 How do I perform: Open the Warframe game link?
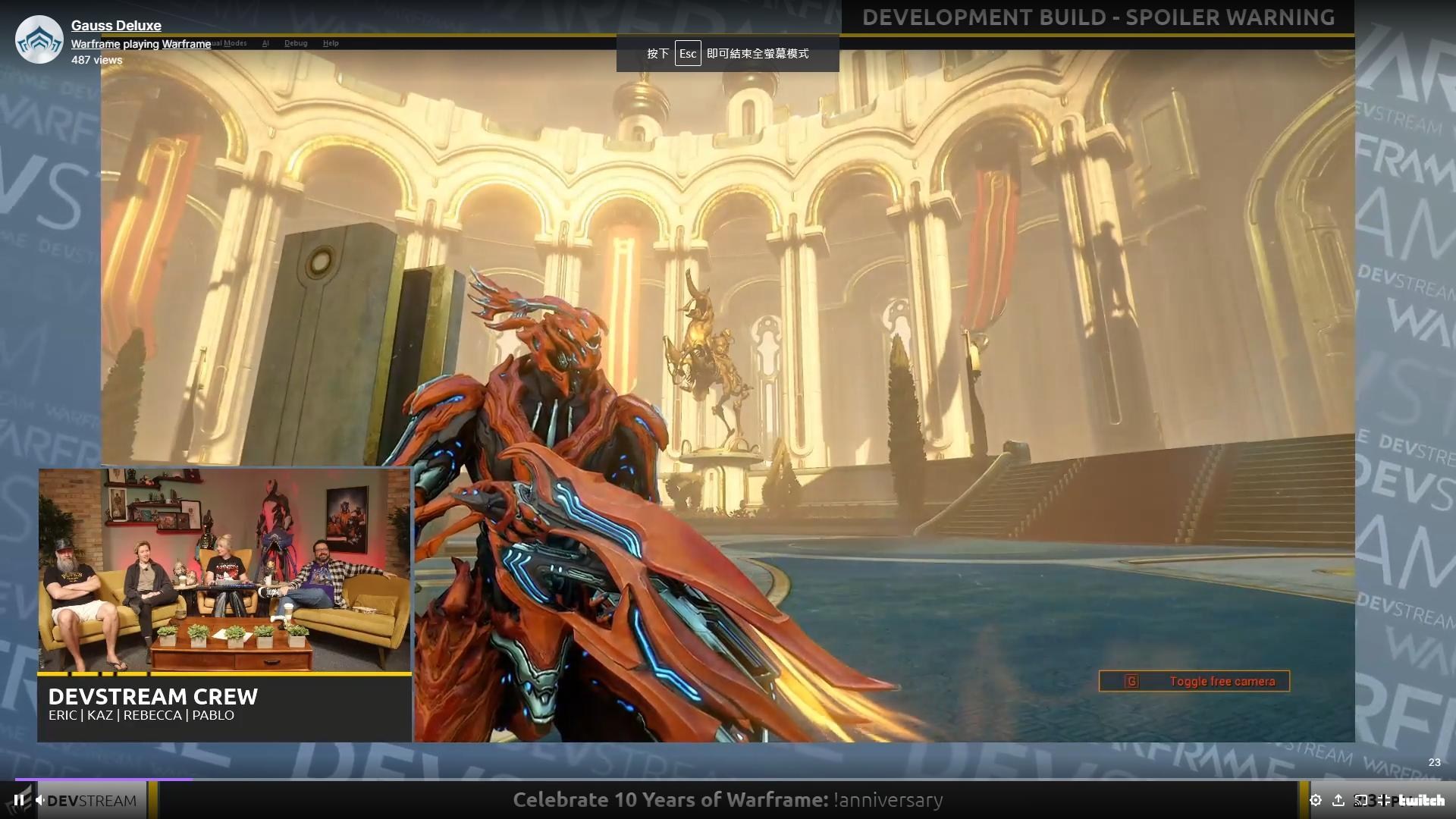tap(186, 44)
